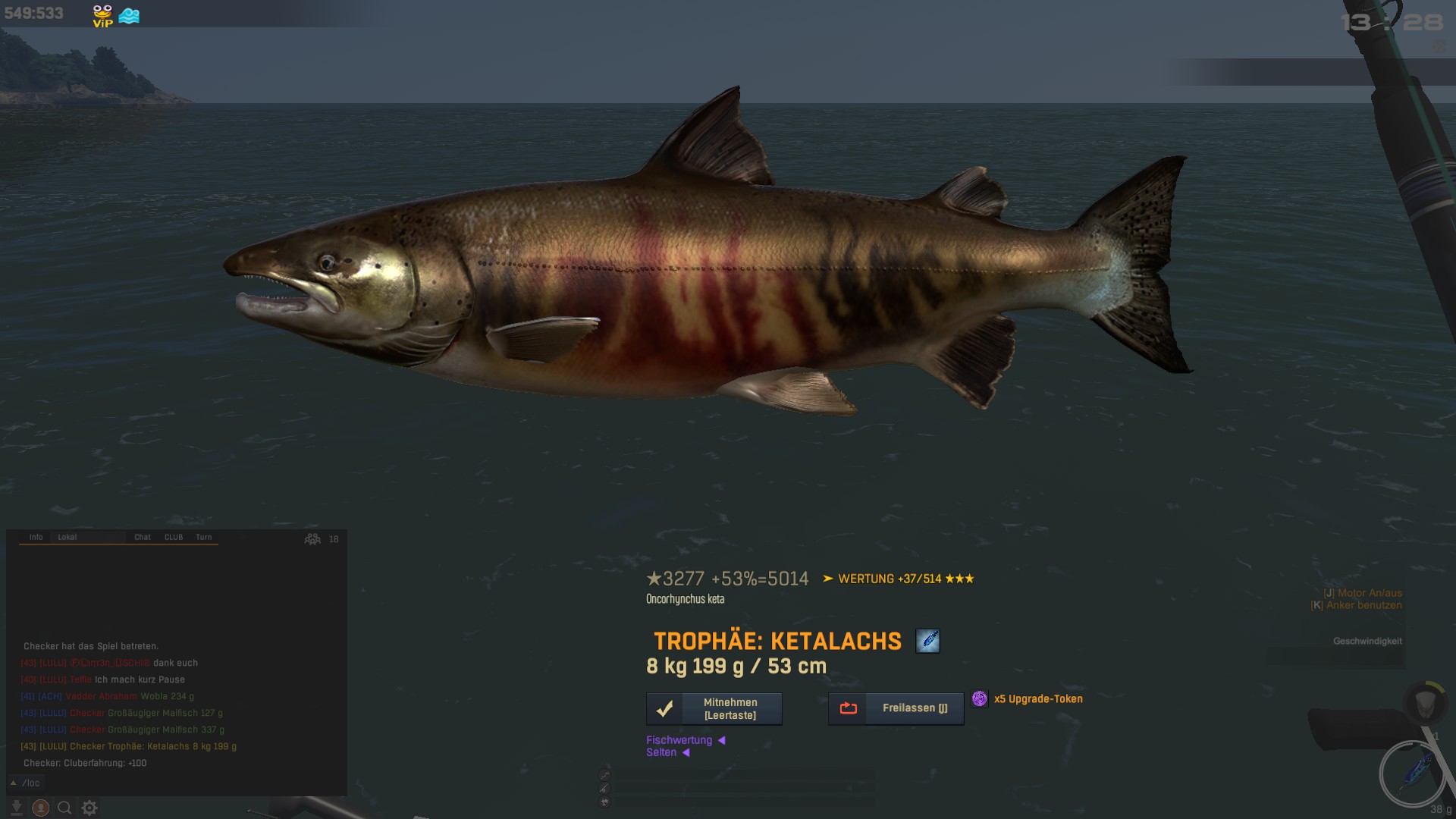The width and height of the screenshot is (1456, 819).
Task: Select the purple Upgrade-Token icon
Action: tap(980, 698)
